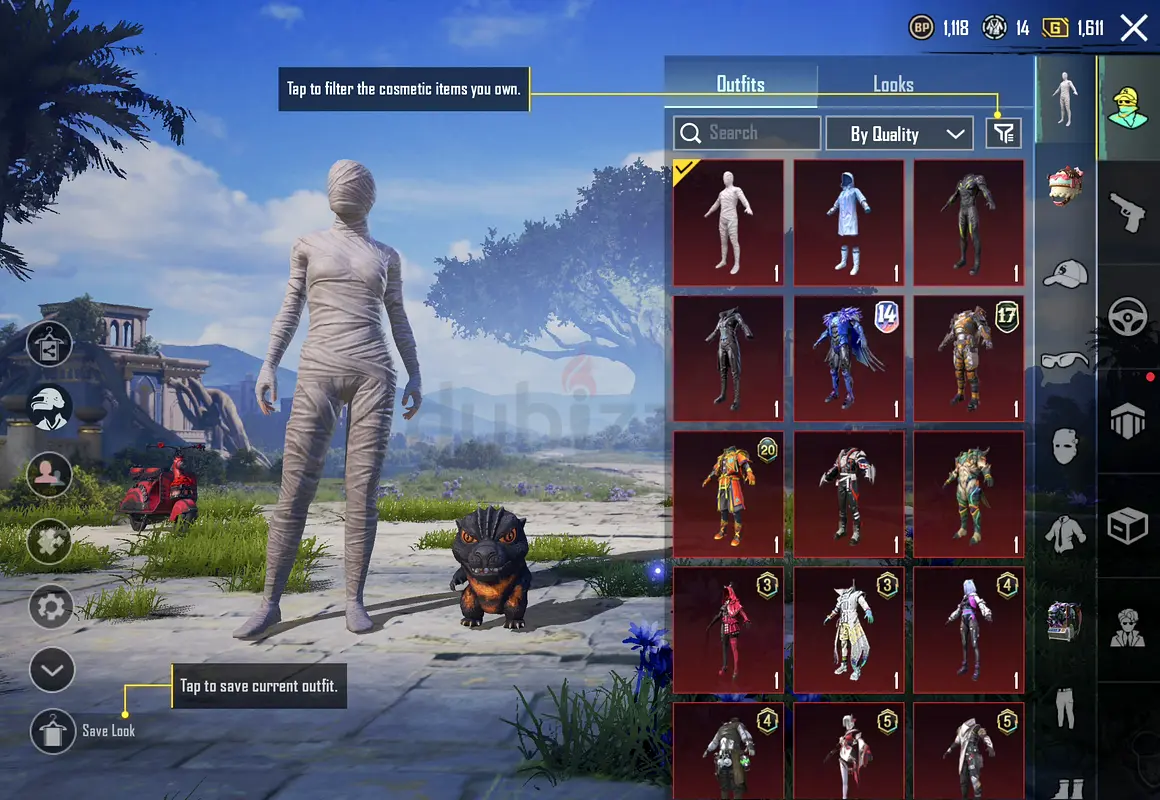The width and height of the screenshot is (1160, 800).
Task: Select the mummy outfit tile
Action: 728,223
